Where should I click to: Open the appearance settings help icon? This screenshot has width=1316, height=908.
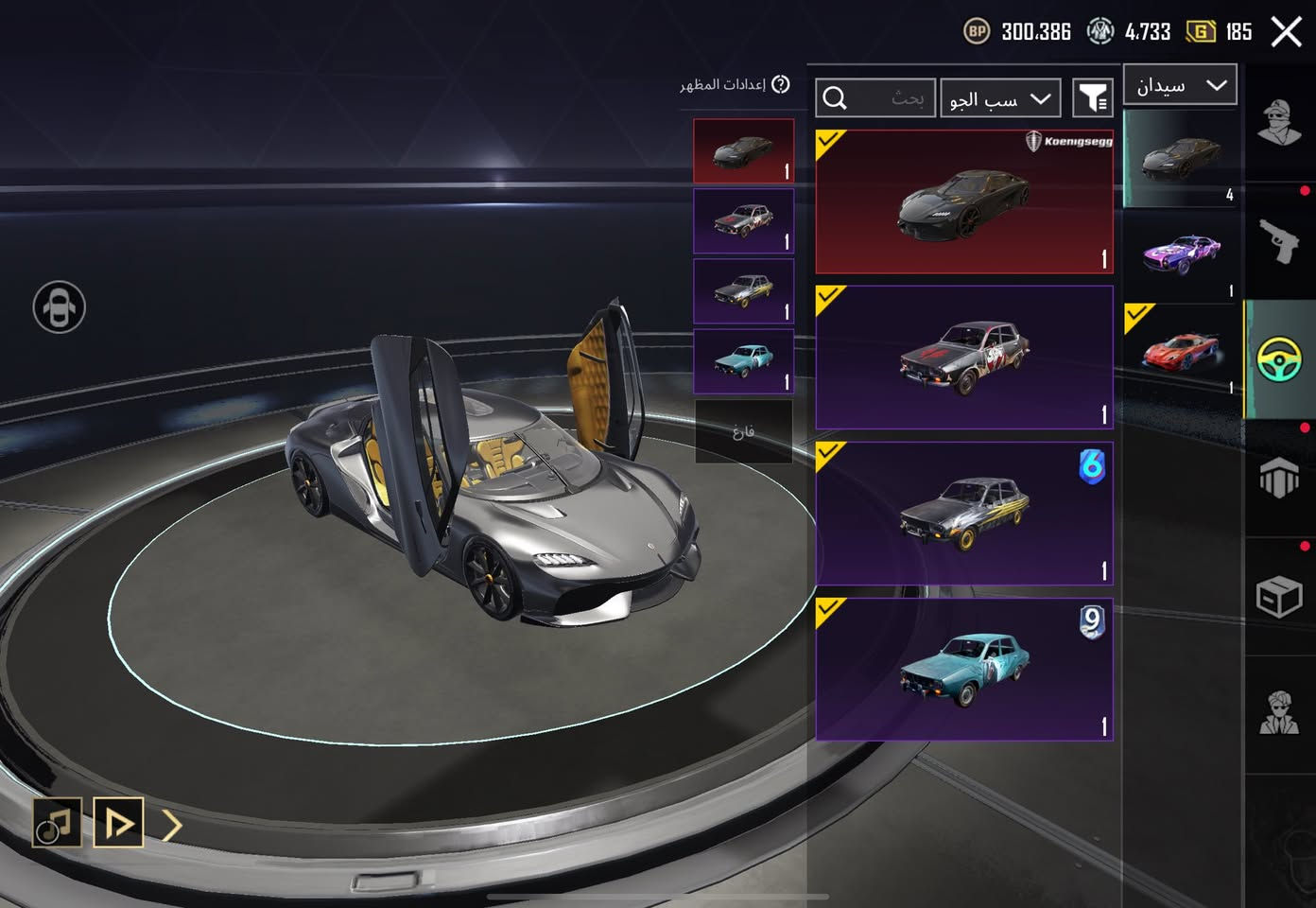tap(781, 85)
